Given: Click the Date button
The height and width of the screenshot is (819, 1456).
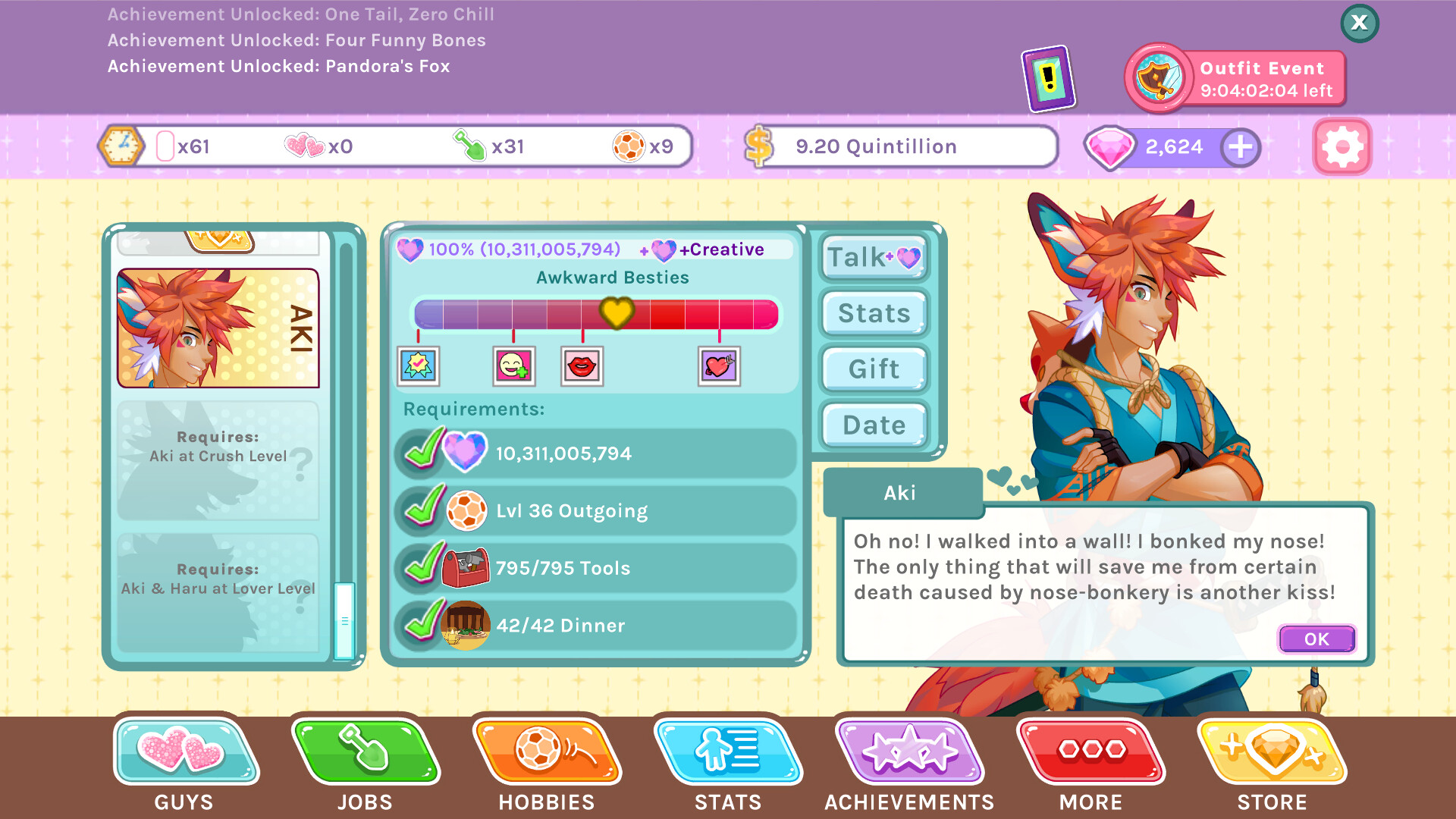Looking at the screenshot, I should 873,425.
